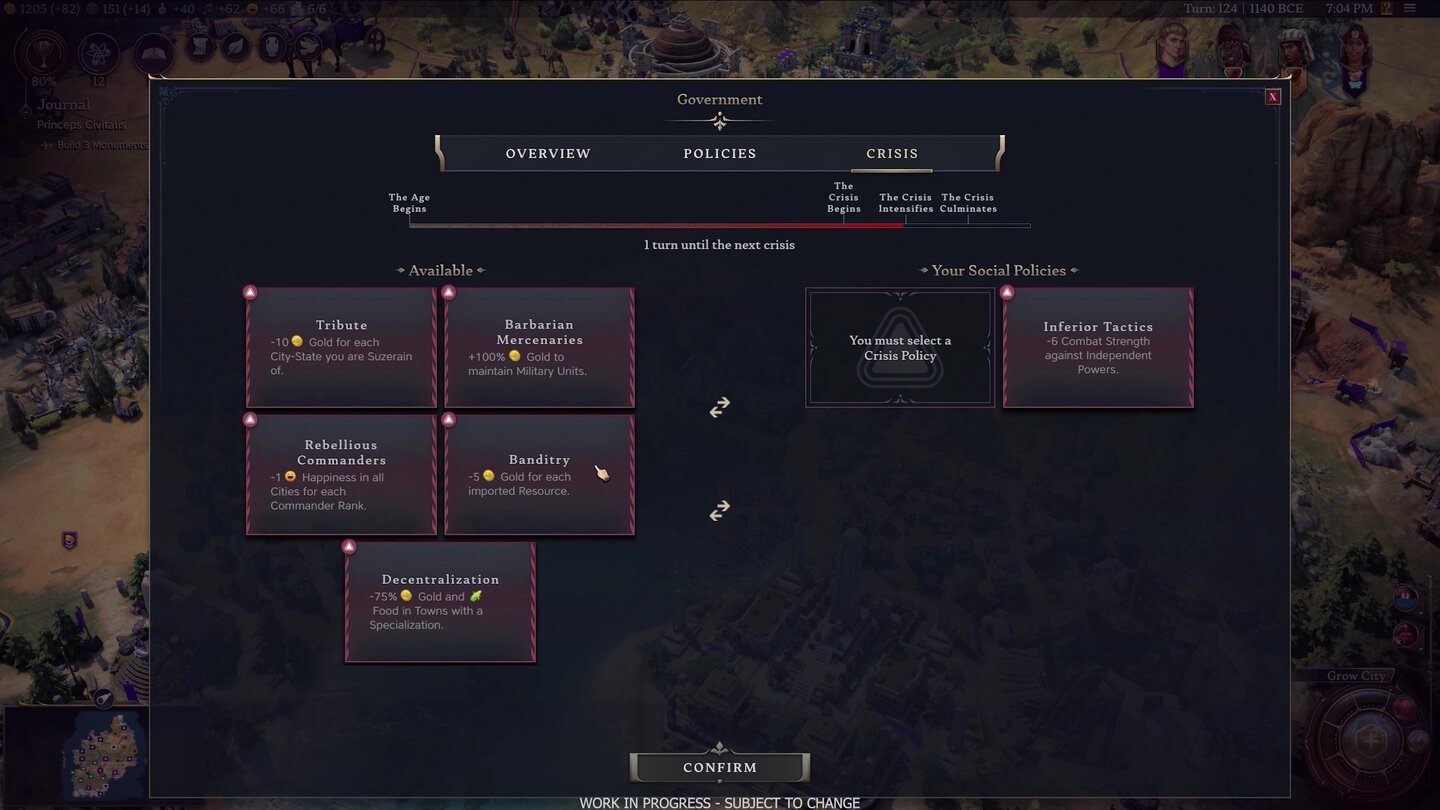Click the crisis timeline progress bar
This screenshot has height=810, width=1440.
(x=719, y=225)
